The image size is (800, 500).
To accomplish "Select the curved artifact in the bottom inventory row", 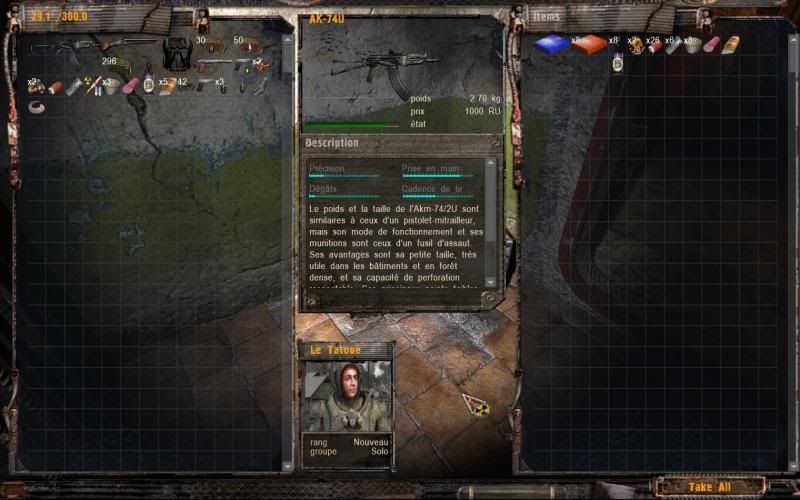I will 37,107.
